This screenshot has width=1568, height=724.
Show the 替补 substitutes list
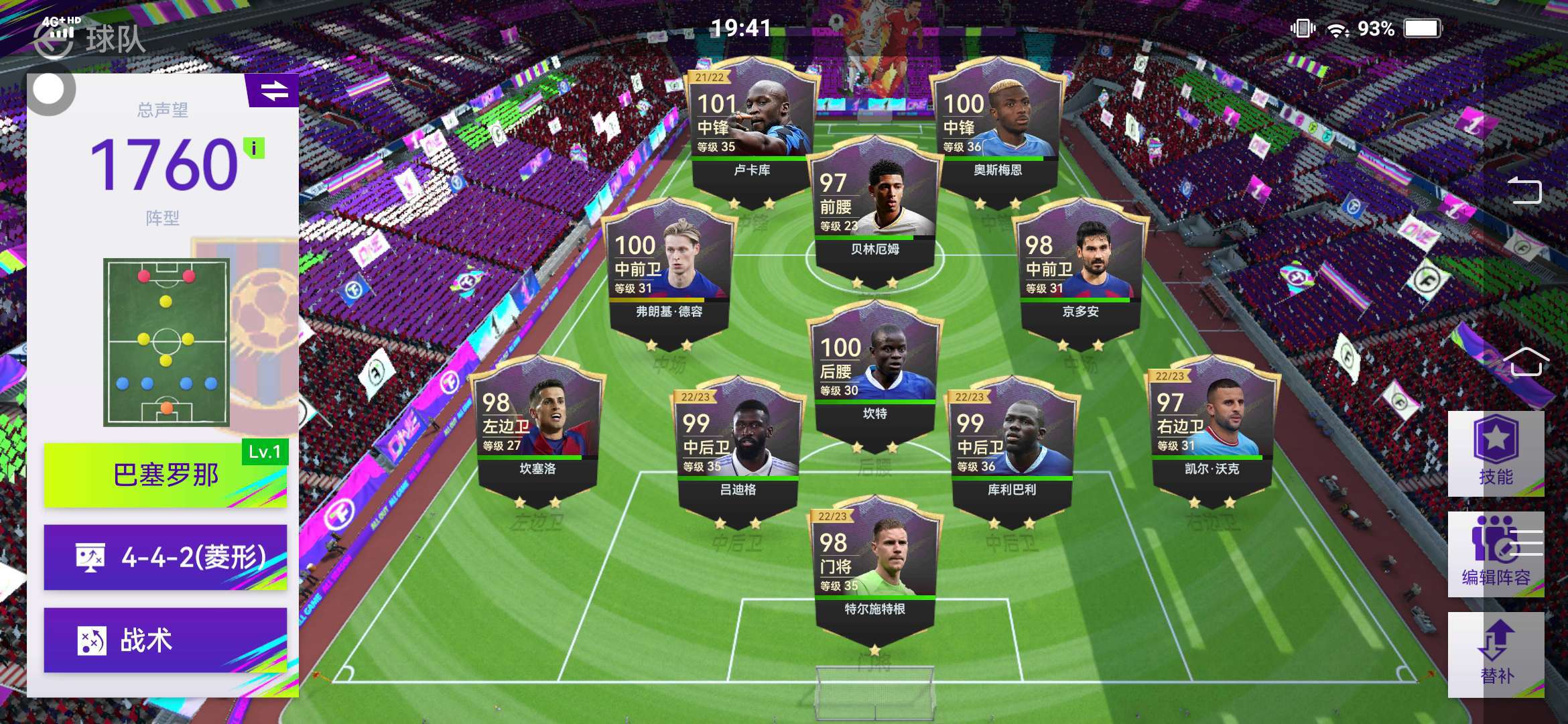[1496, 655]
